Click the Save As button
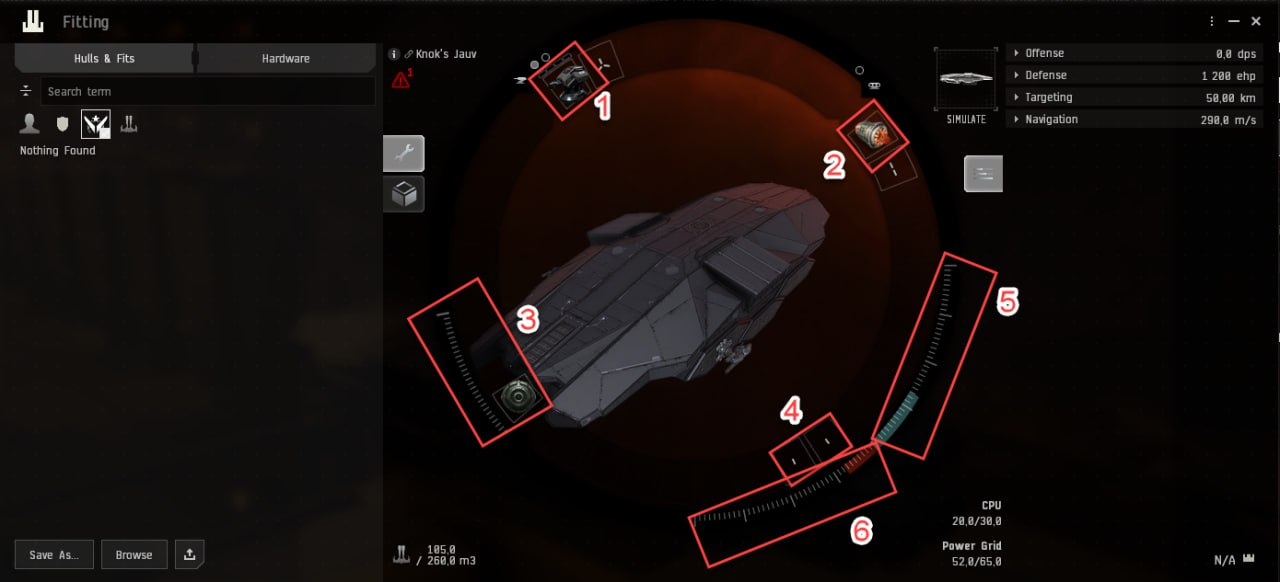 [55, 555]
